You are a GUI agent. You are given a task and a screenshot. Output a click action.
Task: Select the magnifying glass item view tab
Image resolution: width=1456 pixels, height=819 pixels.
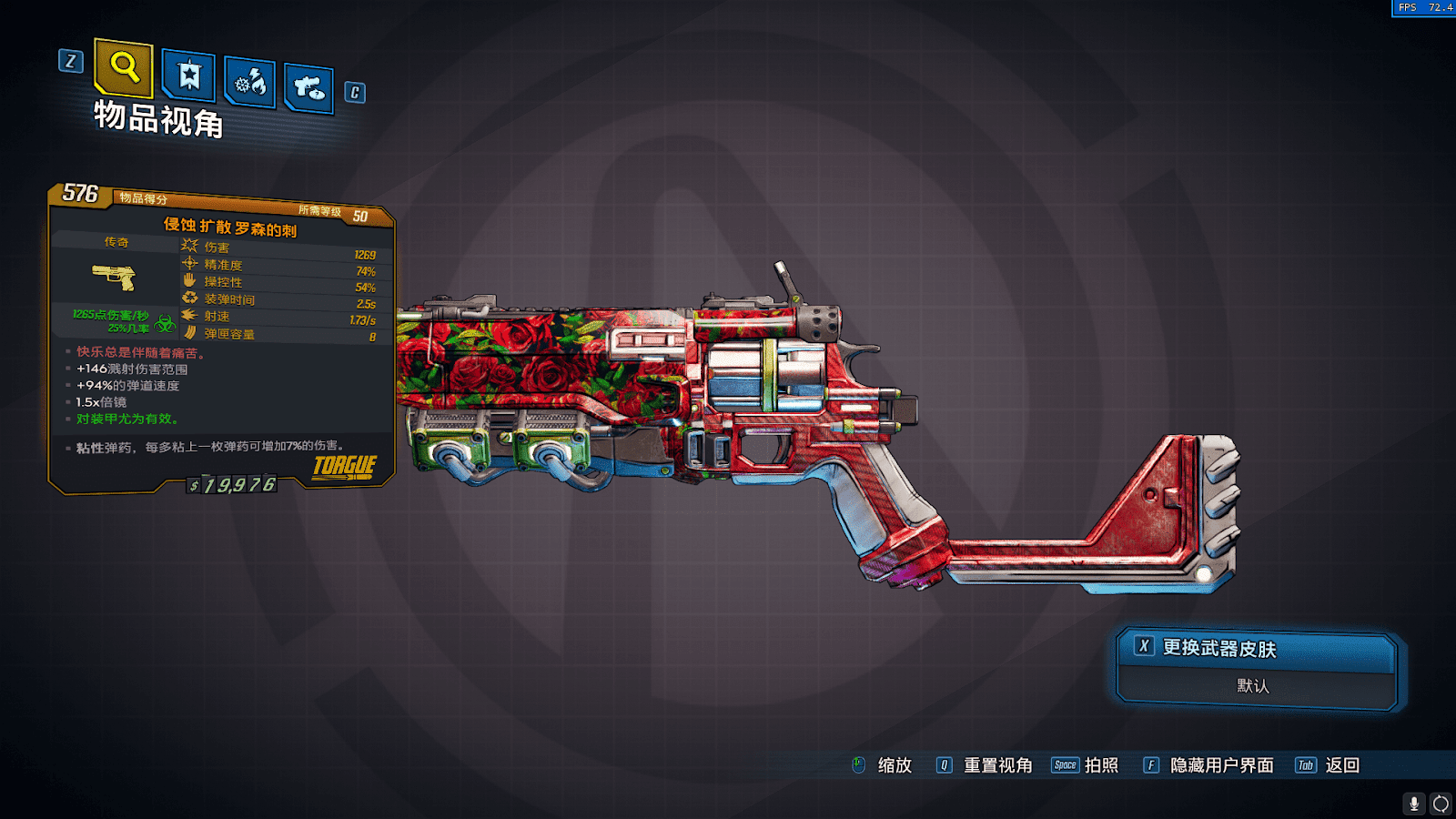coord(124,67)
